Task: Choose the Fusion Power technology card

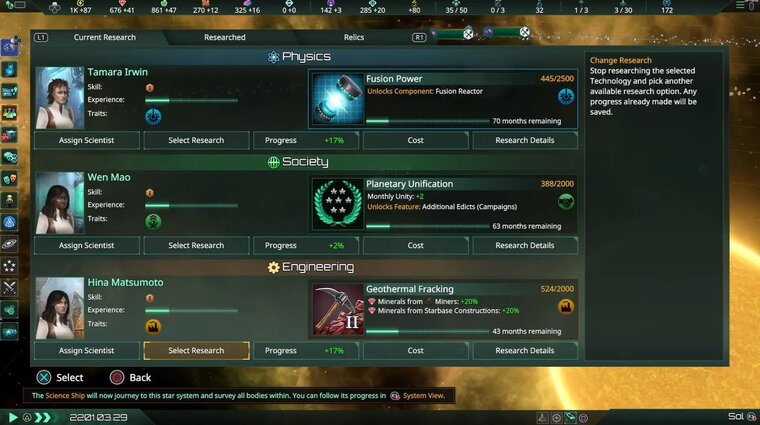Action: click(x=443, y=100)
